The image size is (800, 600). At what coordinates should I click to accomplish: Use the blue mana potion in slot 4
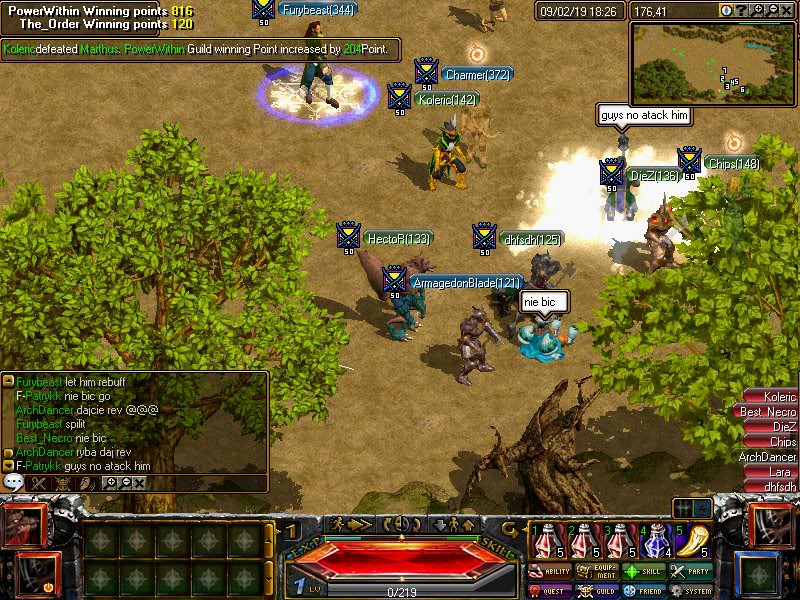click(x=656, y=541)
